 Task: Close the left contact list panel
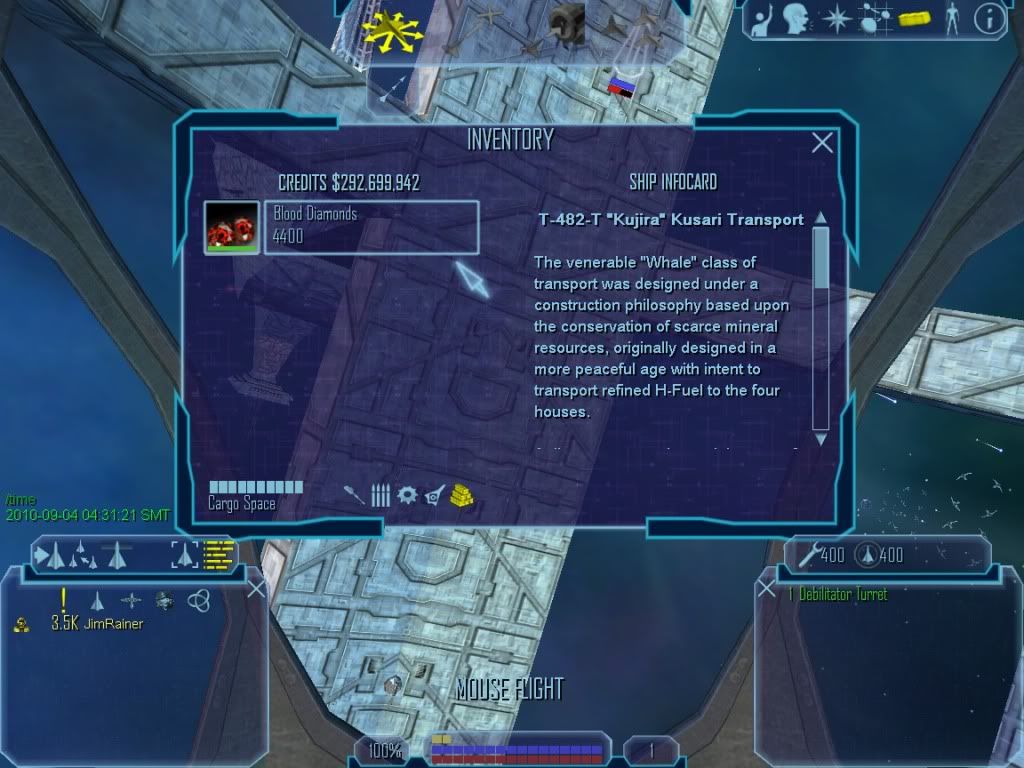click(256, 589)
